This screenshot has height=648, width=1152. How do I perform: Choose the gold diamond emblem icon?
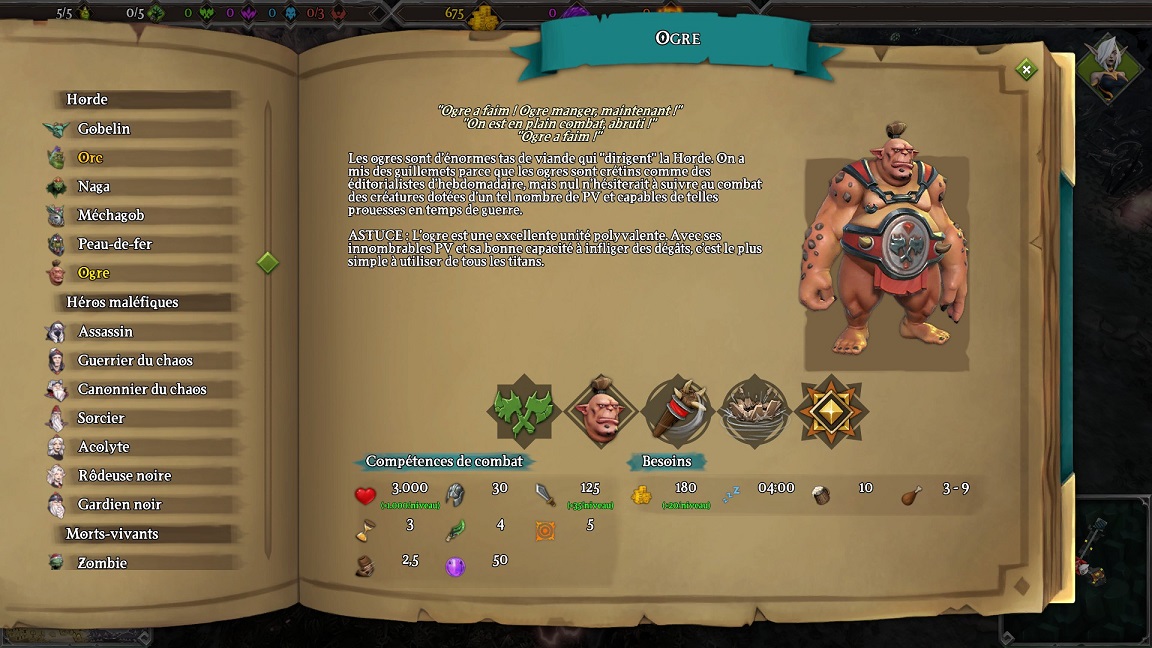pyautogui.click(x=832, y=411)
